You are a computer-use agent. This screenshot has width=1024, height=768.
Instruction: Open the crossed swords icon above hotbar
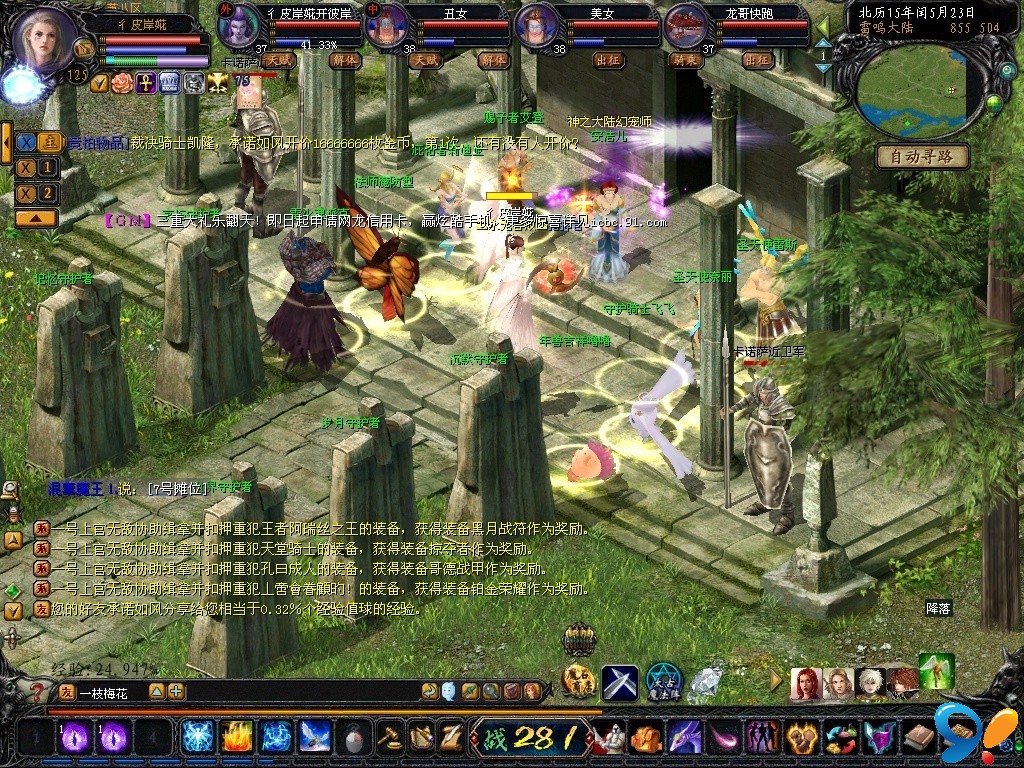coord(619,682)
